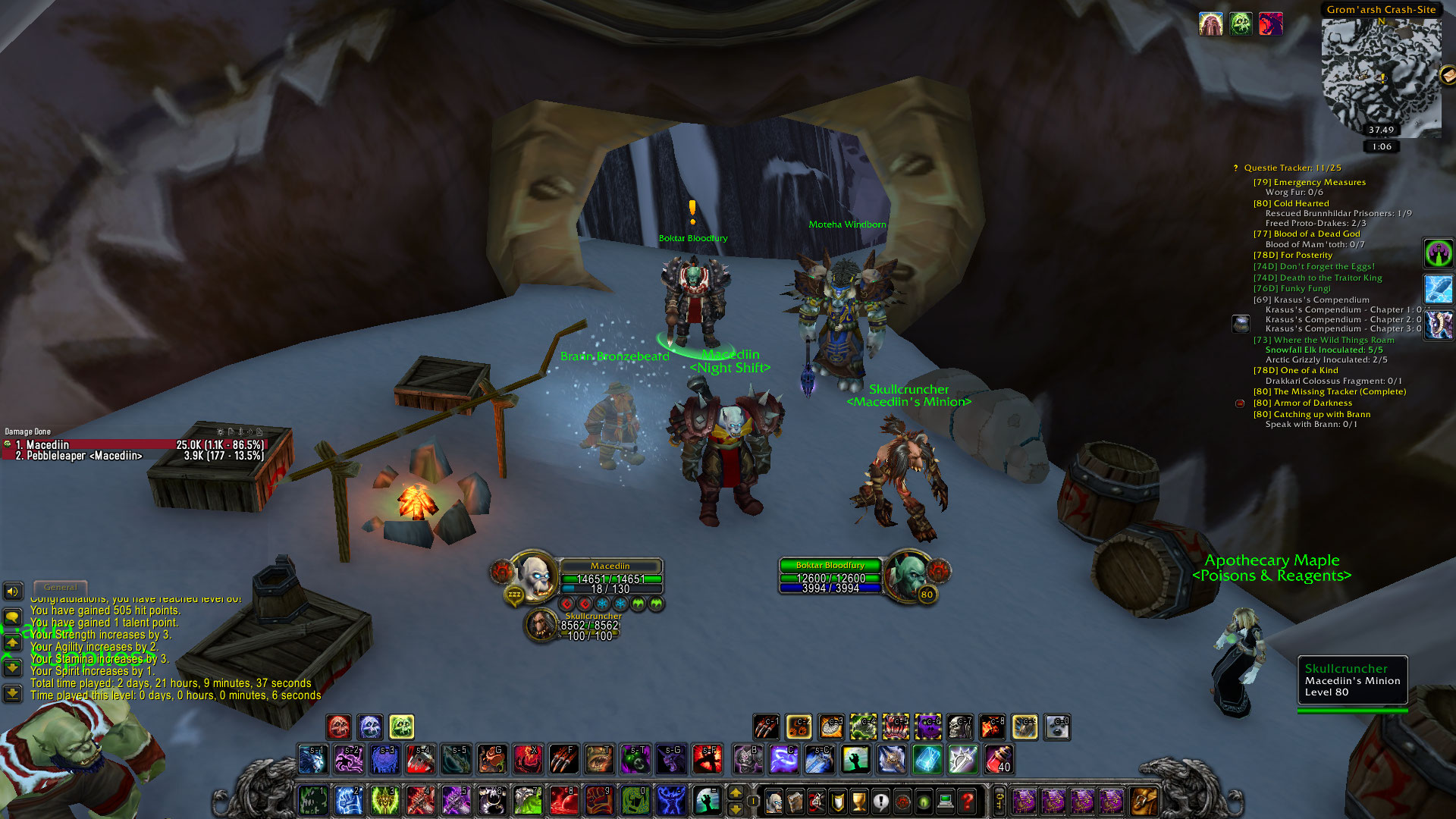The height and width of the screenshot is (819, 1456).
Task: Click the Questie Tracker header
Action: click(1291, 168)
